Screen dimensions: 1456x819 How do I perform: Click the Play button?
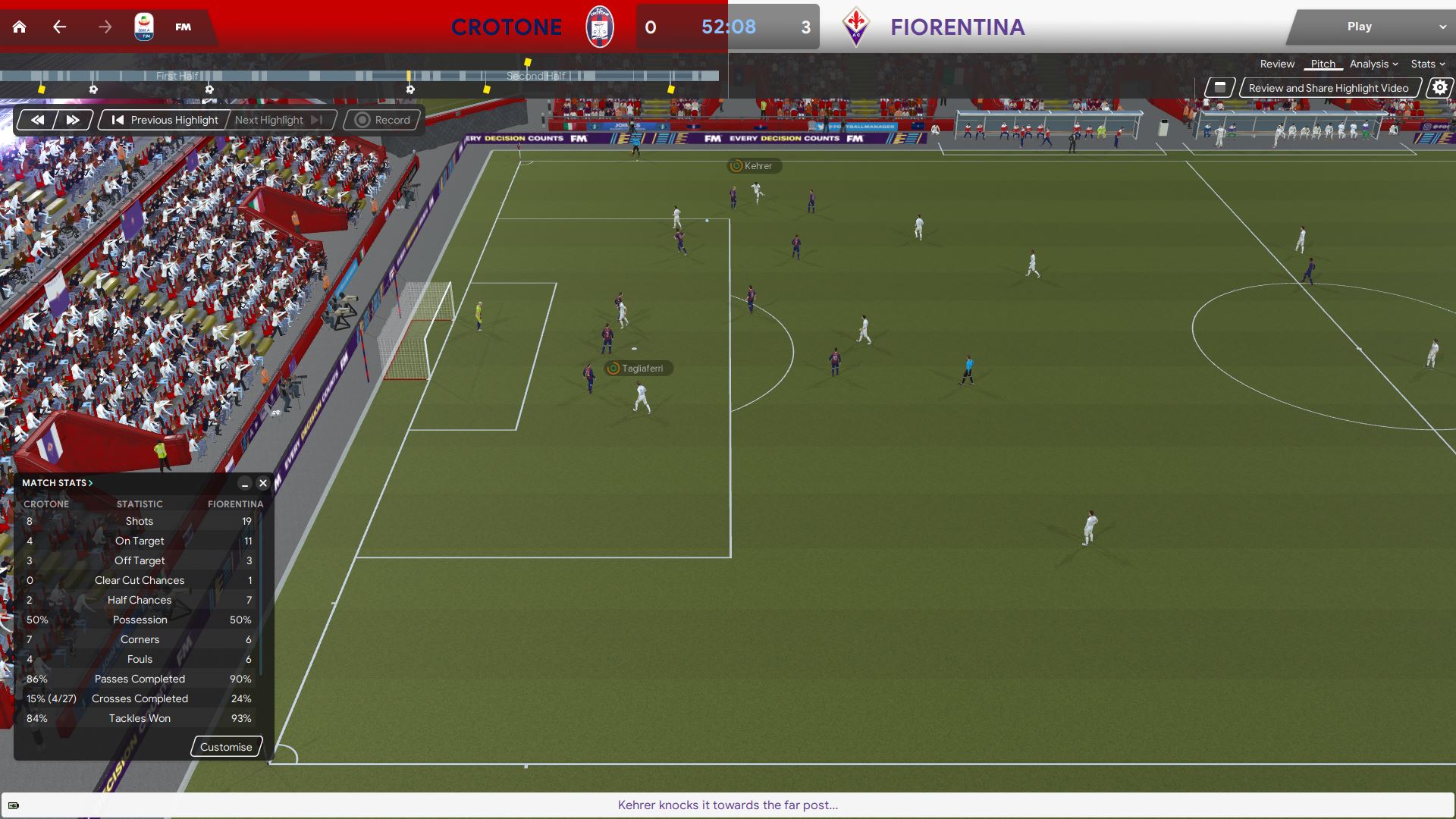tap(1359, 27)
